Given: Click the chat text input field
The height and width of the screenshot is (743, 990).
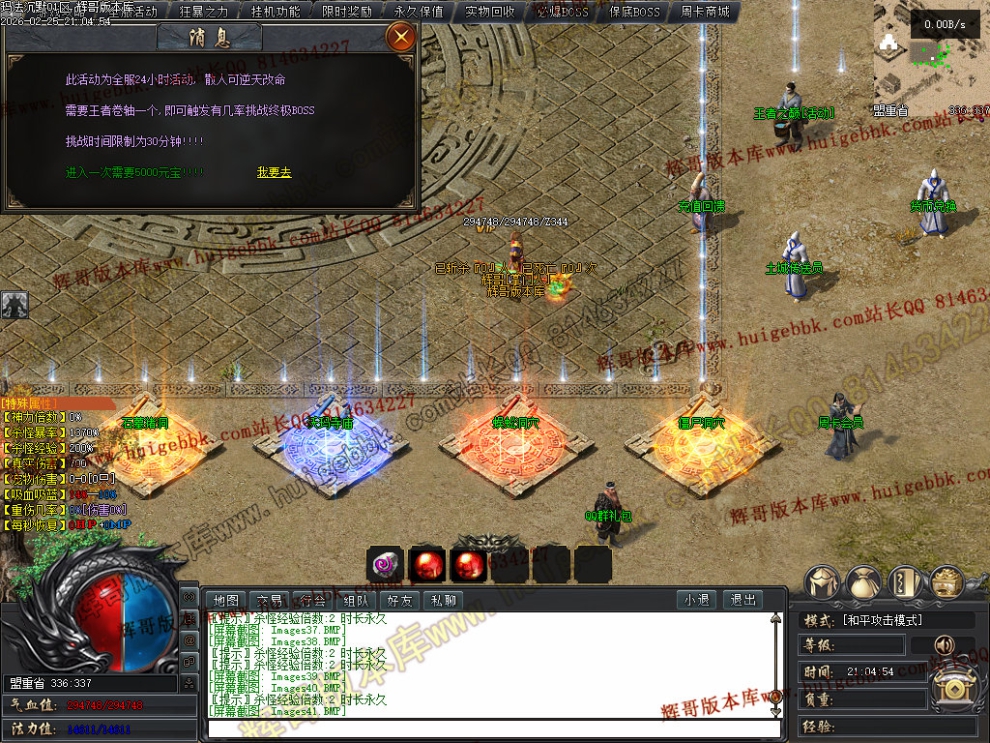Looking at the screenshot, I should click(x=490, y=728).
